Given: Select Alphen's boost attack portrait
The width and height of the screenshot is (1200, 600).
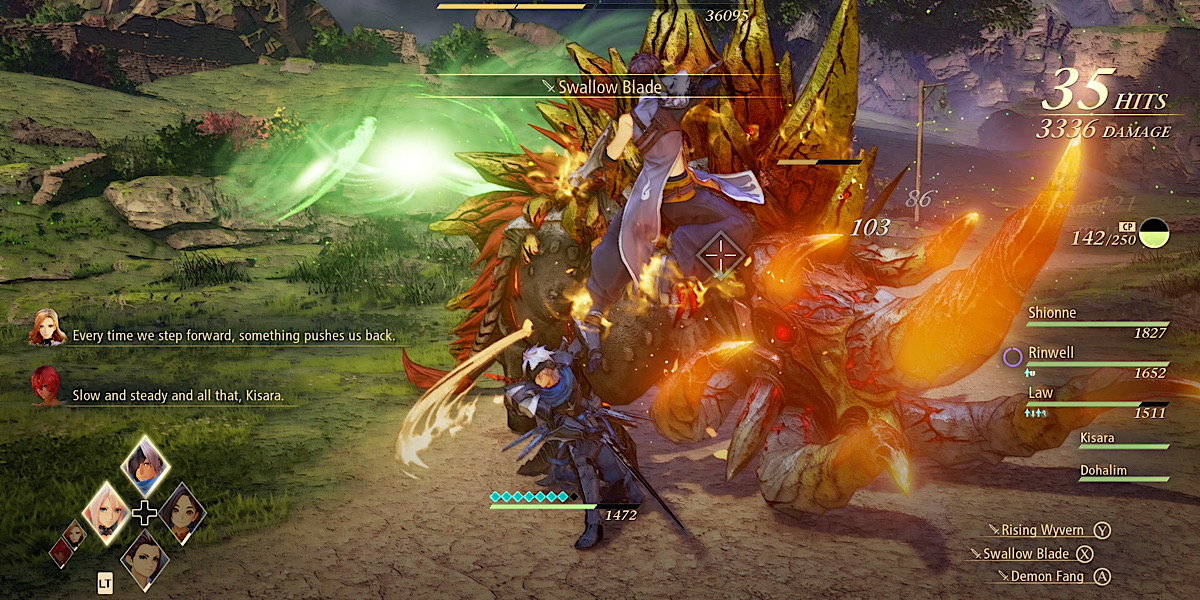Looking at the screenshot, I should tap(145, 466).
